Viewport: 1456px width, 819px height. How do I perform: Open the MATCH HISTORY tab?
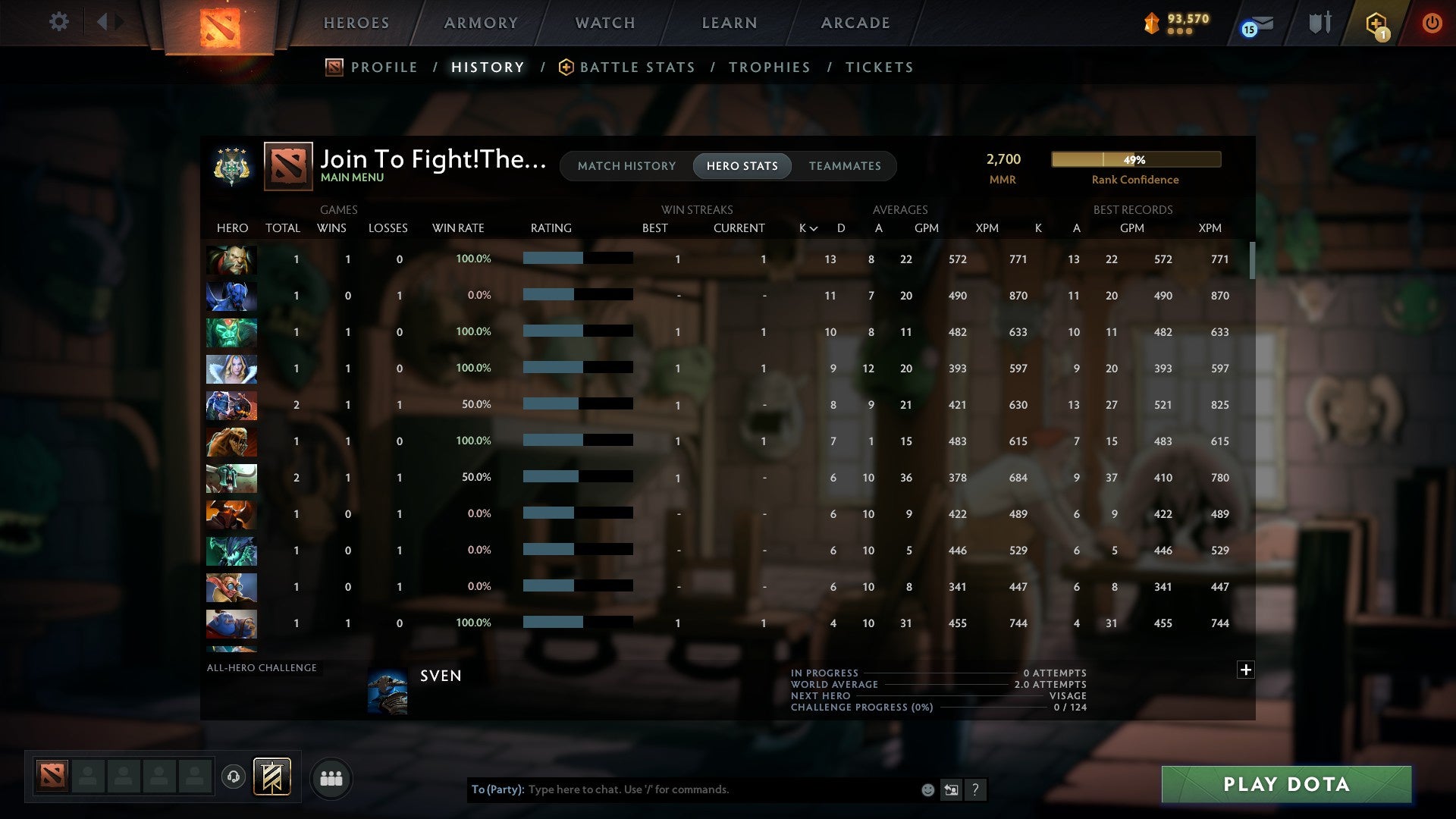click(x=626, y=165)
